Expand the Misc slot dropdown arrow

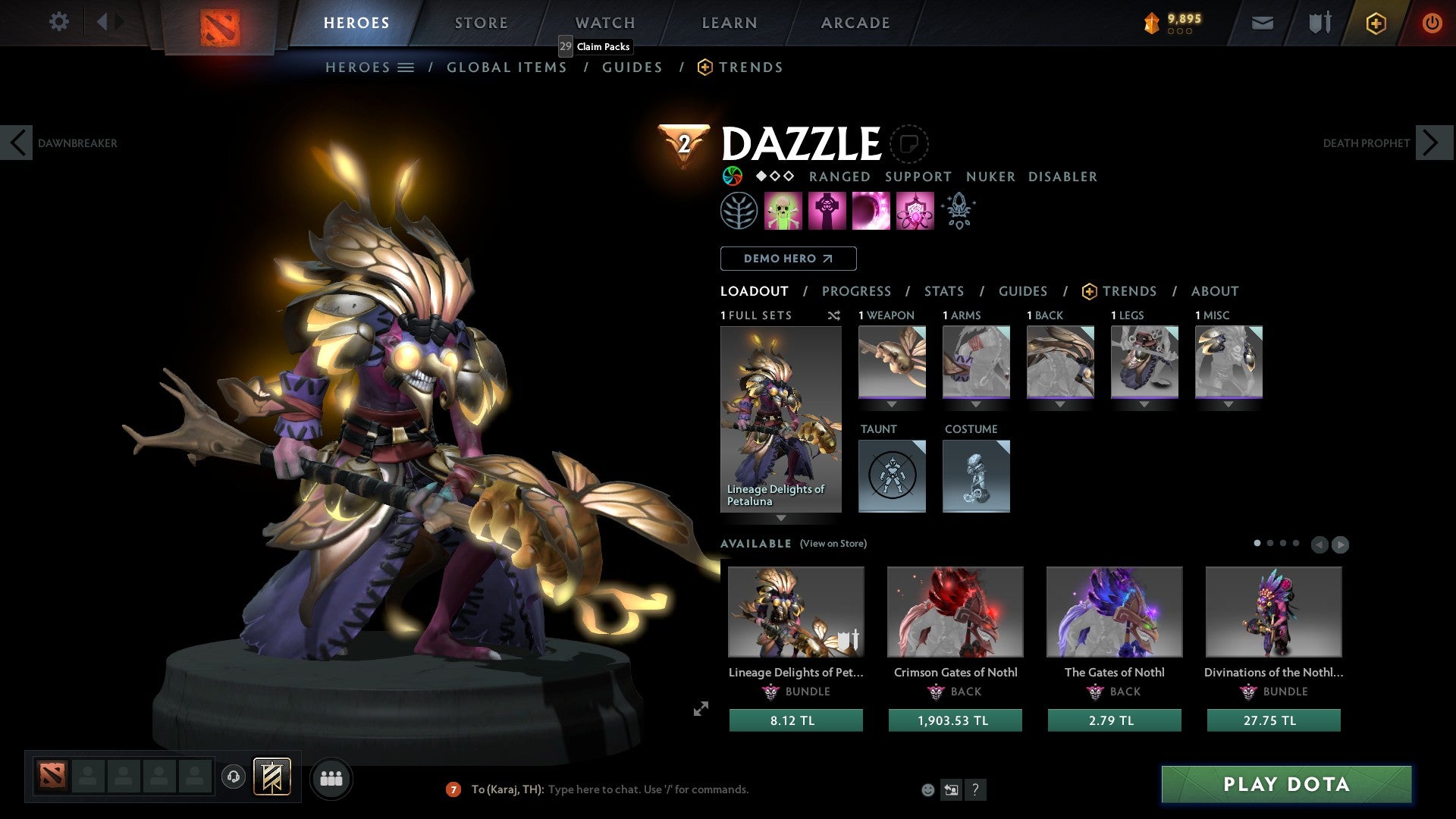(x=1228, y=404)
